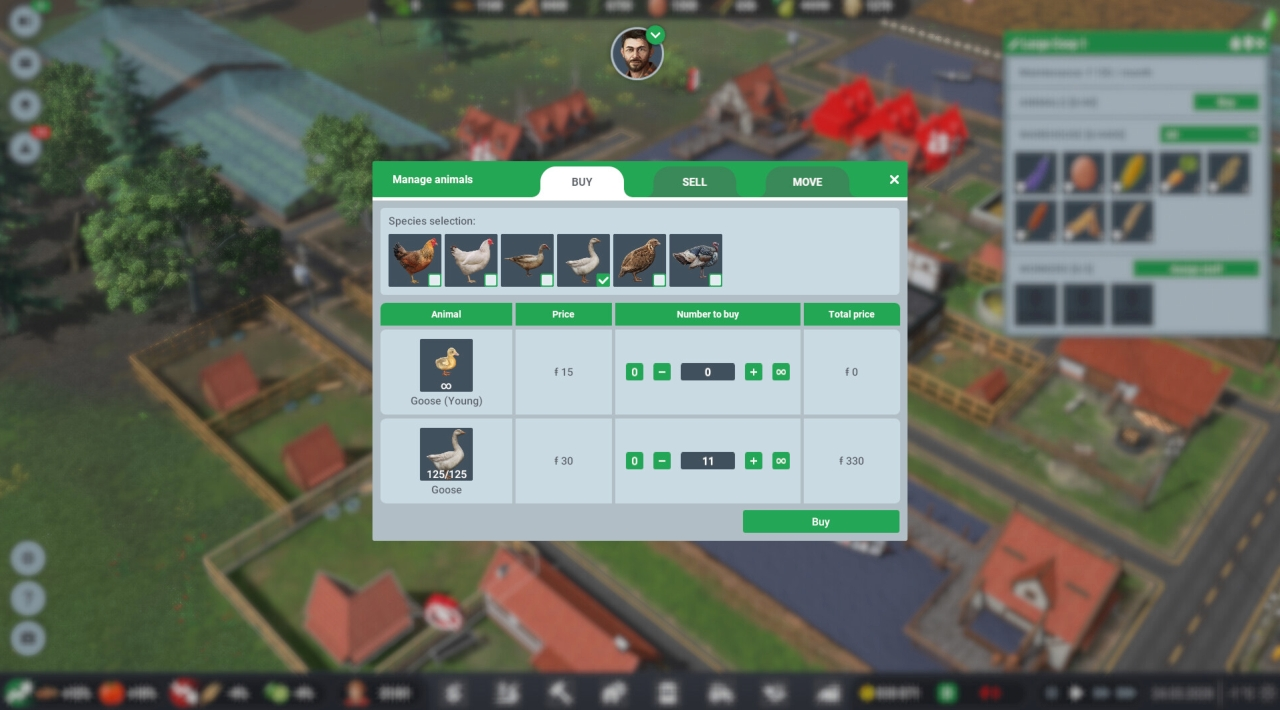Choose the brown chicken species
The image size is (1280, 710).
(414, 260)
